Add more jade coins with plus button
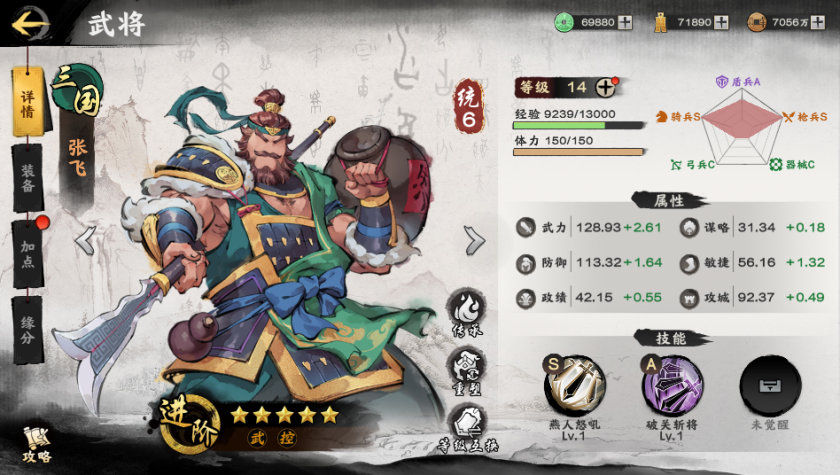The height and width of the screenshot is (475, 840). click(x=625, y=21)
